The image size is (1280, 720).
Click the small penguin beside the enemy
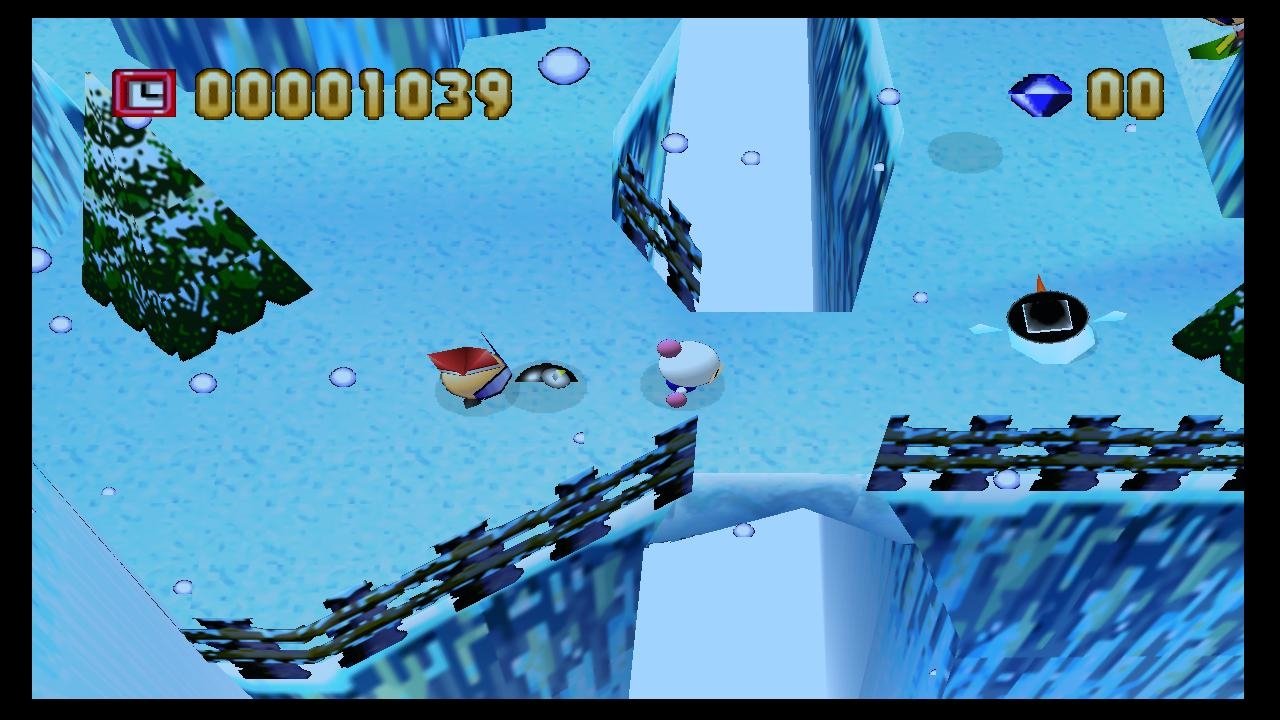[x=548, y=374]
